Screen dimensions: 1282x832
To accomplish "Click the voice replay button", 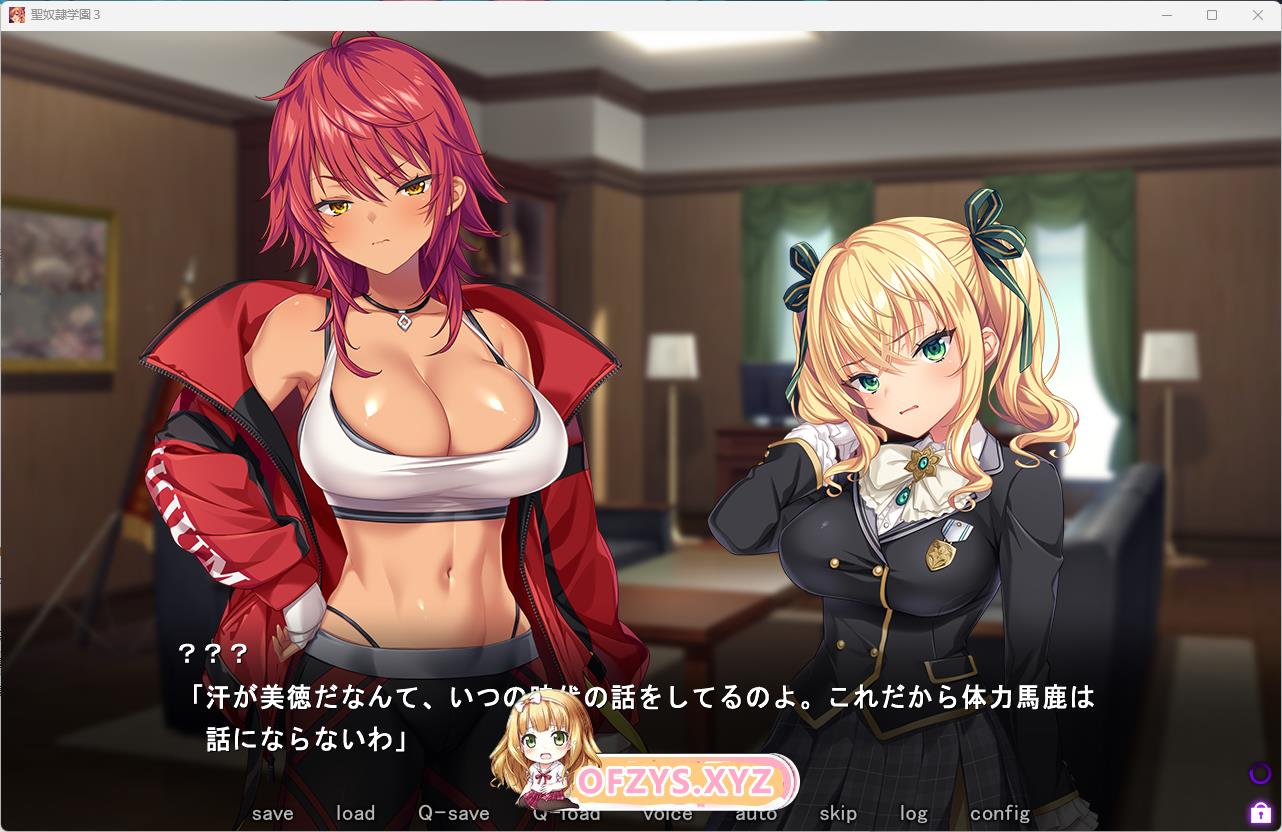I will coord(668,814).
